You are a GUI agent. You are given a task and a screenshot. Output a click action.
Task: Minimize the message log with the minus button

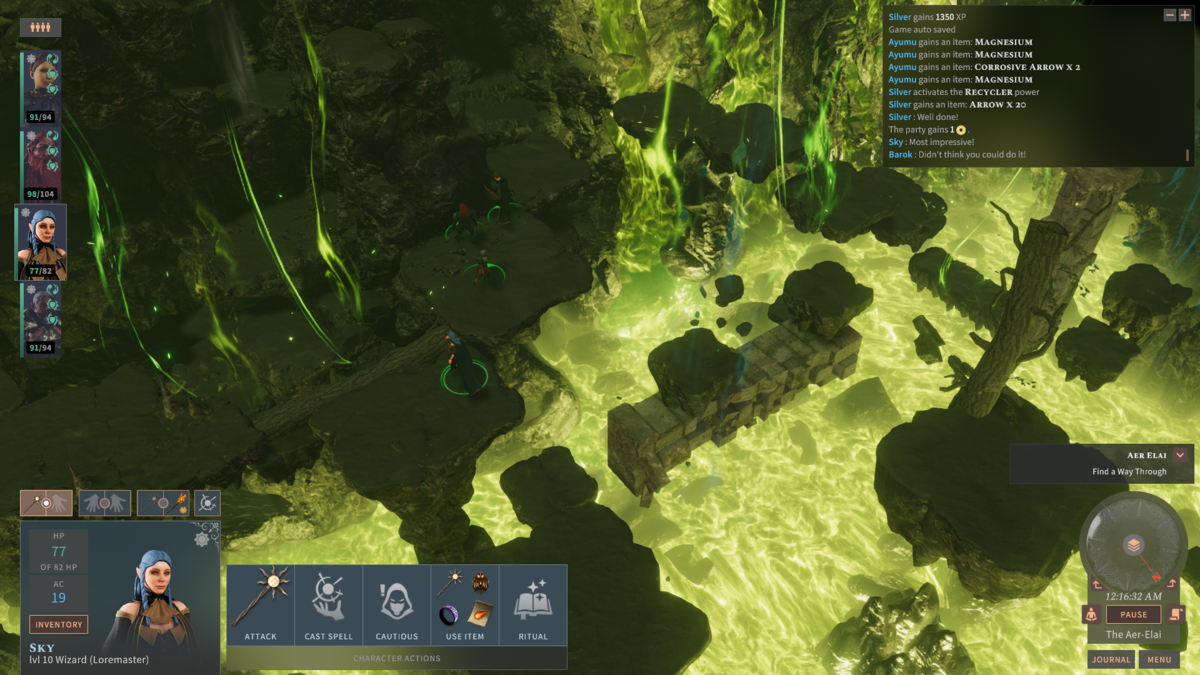(x=1170, y=15)
